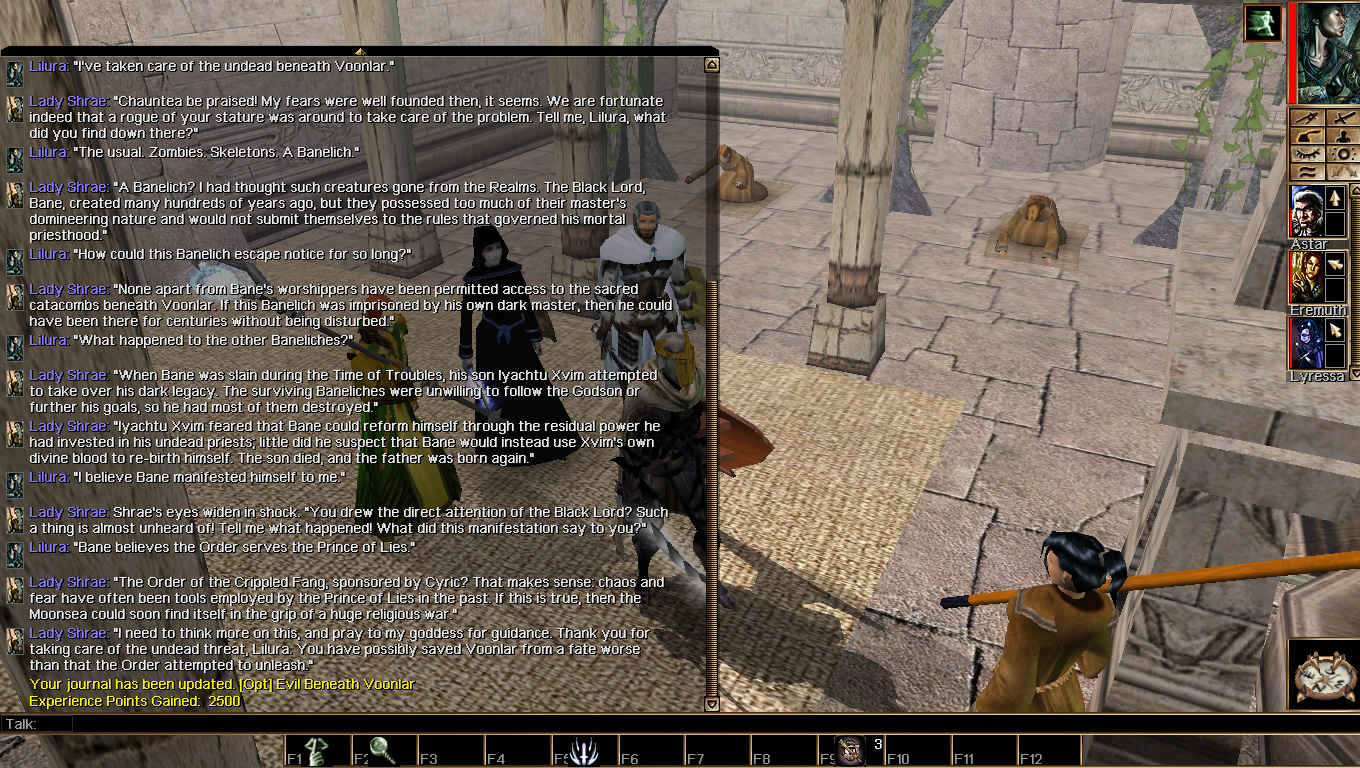Viewport: 1360px width, 768px height.
Task: Use the stacked item in quickslot F9
Action: [x=850, y=750]
